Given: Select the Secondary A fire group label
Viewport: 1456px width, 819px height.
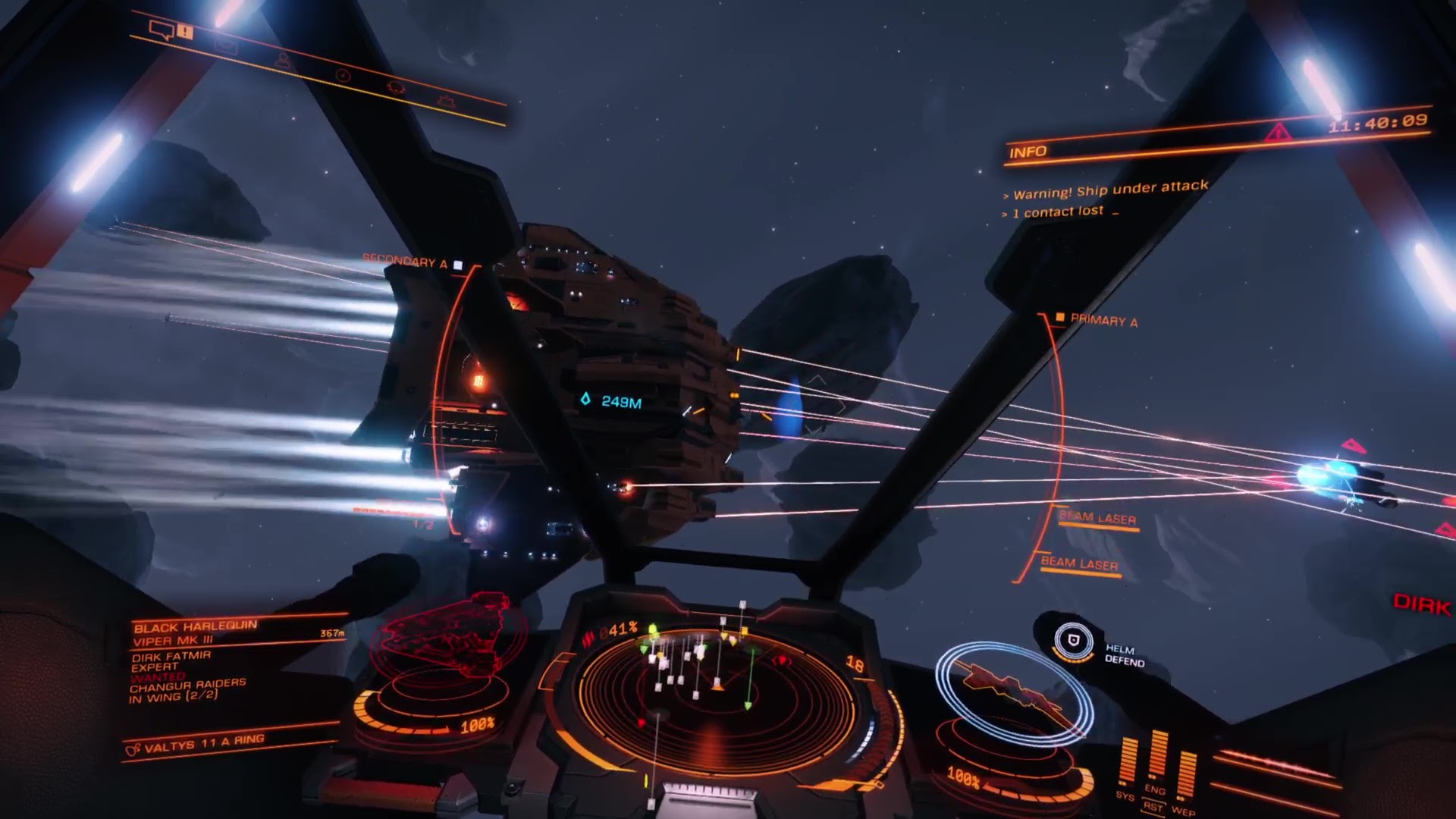Looking at the screenshot, I should (405, 261).
